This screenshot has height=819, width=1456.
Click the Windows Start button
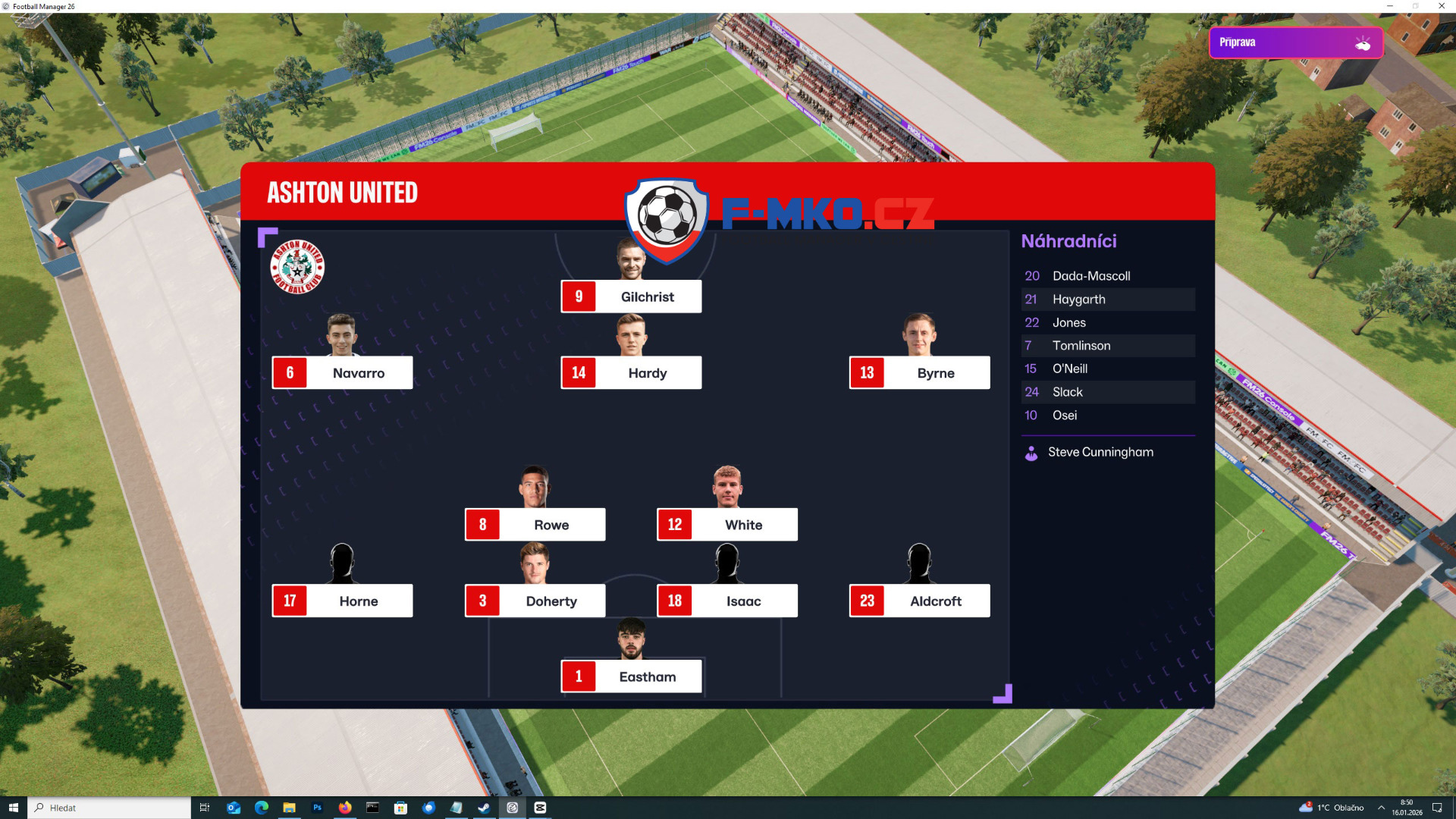click(x=14, y=808)
